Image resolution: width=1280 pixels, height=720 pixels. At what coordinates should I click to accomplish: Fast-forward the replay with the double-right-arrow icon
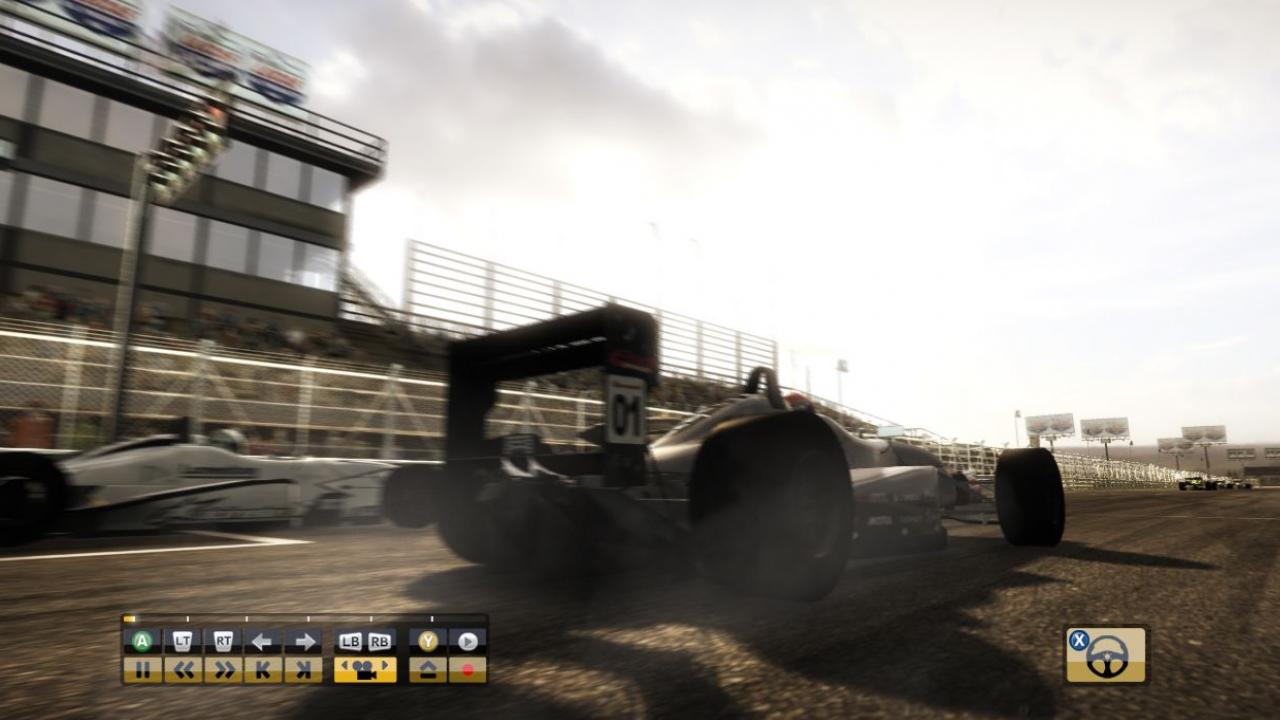[x=224, y=671]
